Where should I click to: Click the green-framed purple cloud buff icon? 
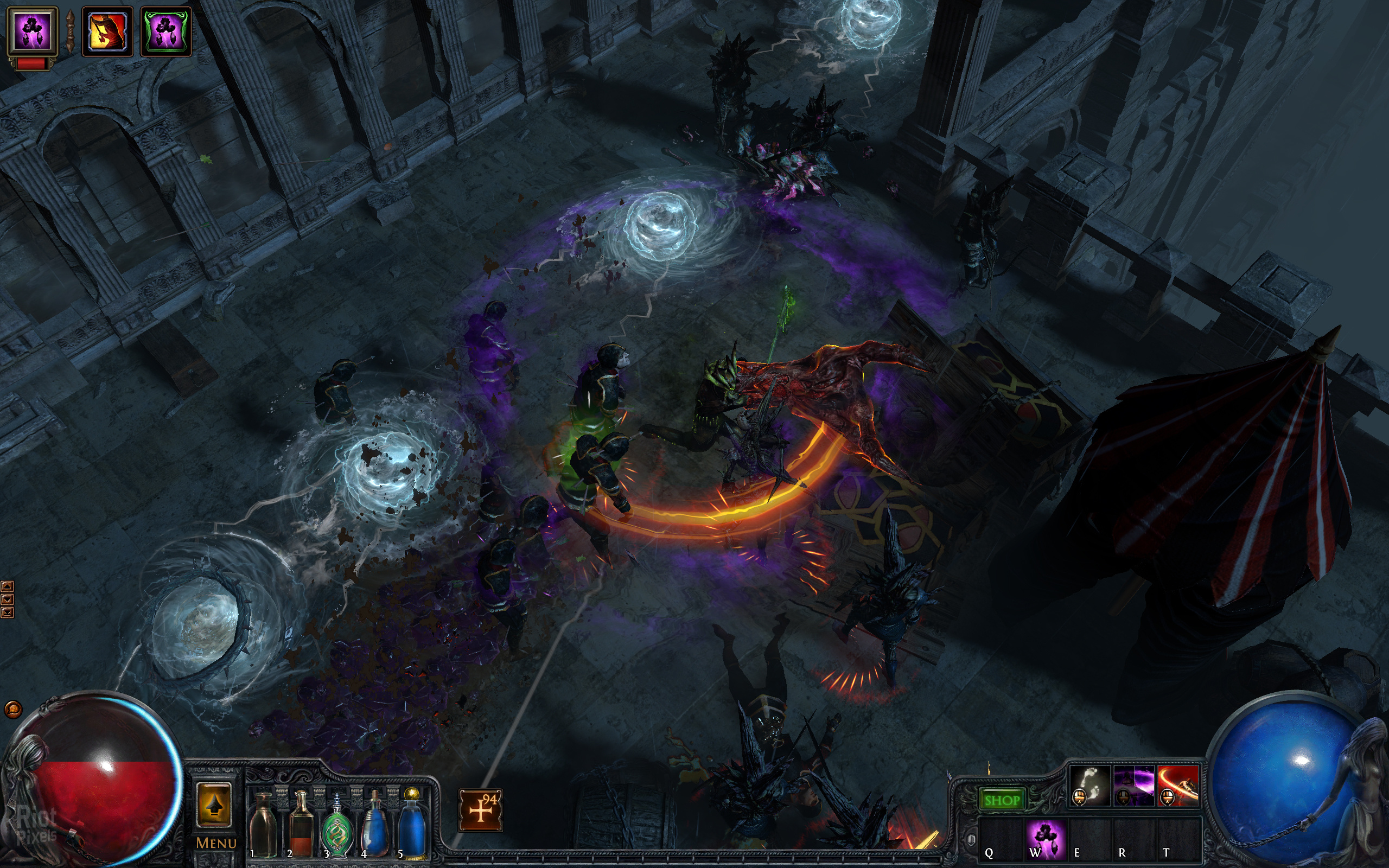pos(166,31)
